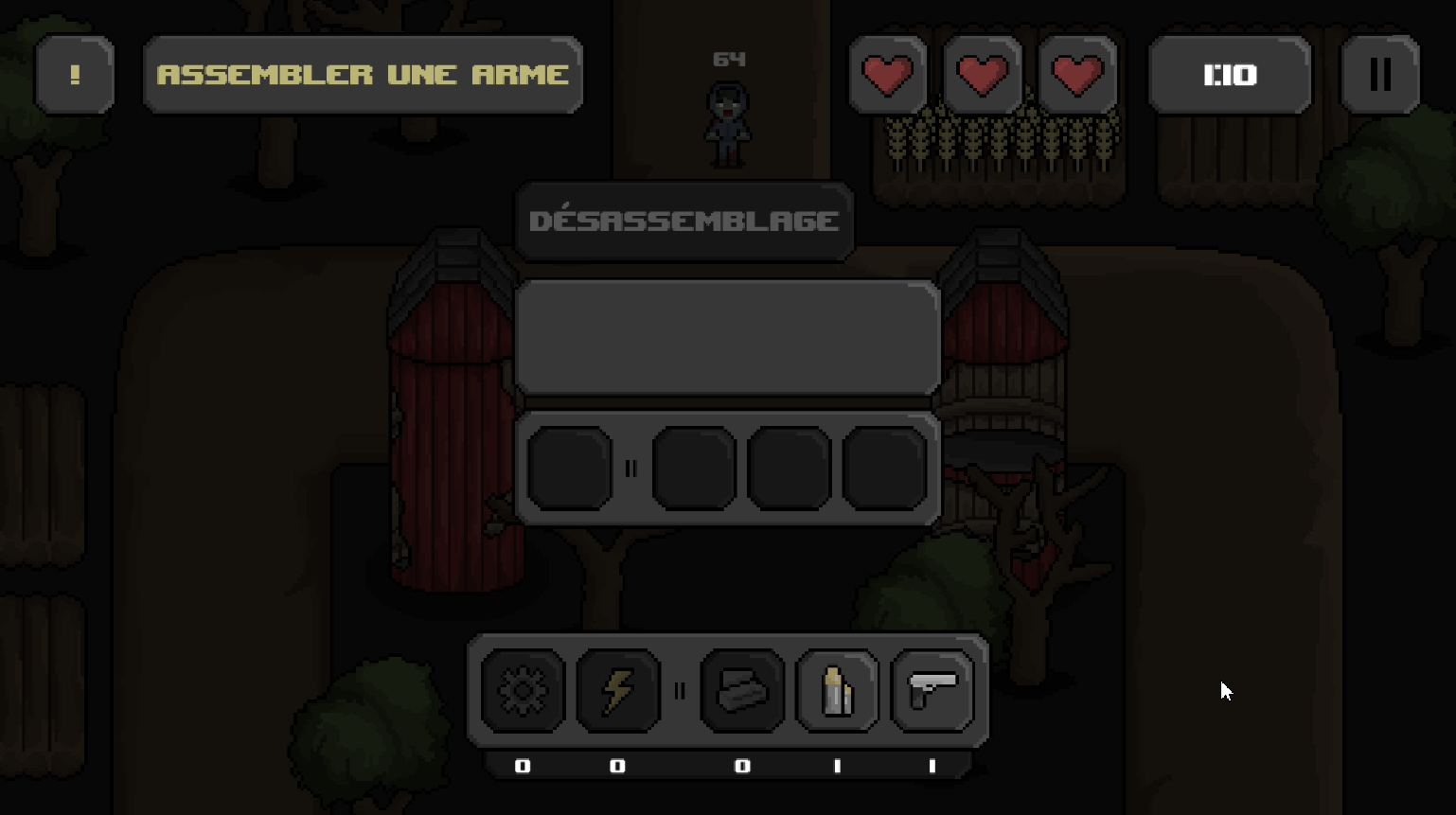Pick the pistol weapon slot
1456x815 pixels.
(x=932, y=691)
